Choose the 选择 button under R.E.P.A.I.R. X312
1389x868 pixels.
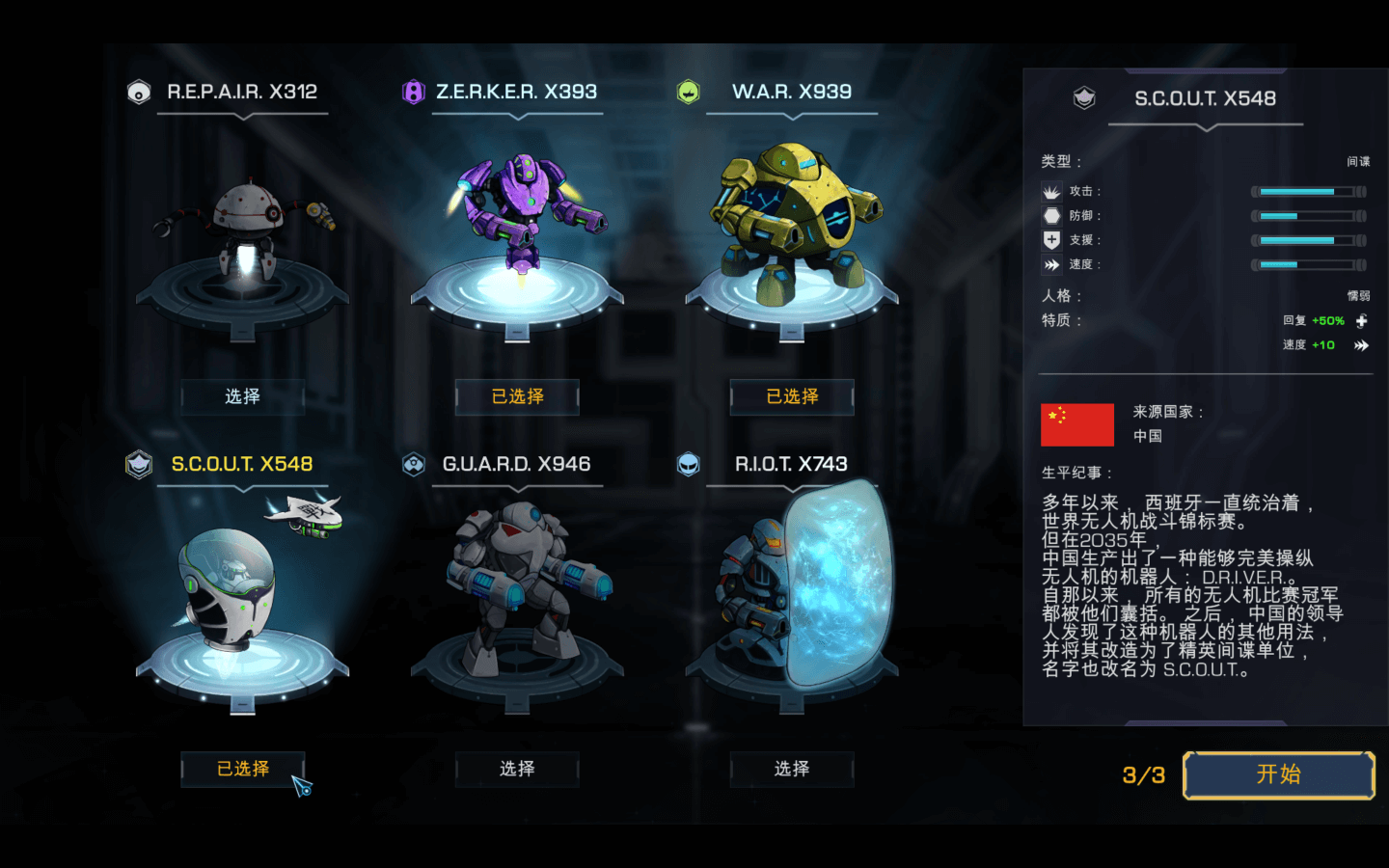[x=242, y=396]
